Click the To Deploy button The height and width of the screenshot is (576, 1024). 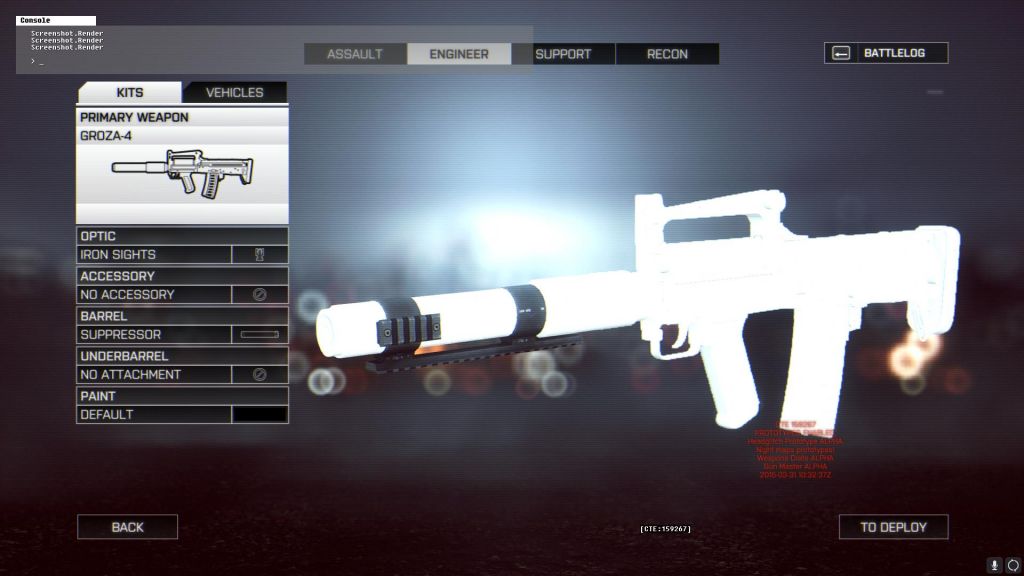[x=893, y=527]
